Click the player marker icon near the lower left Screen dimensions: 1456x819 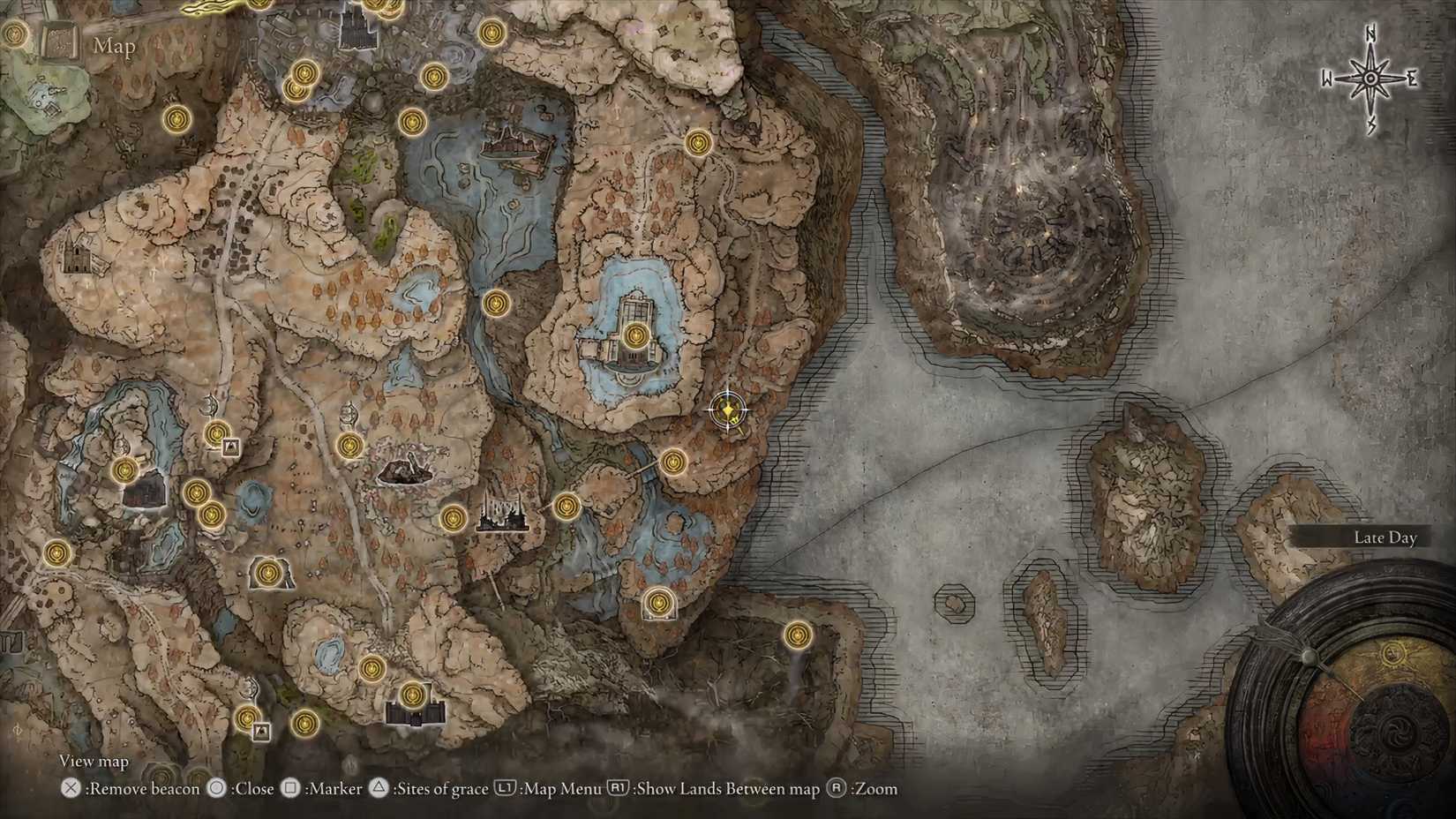262,731
